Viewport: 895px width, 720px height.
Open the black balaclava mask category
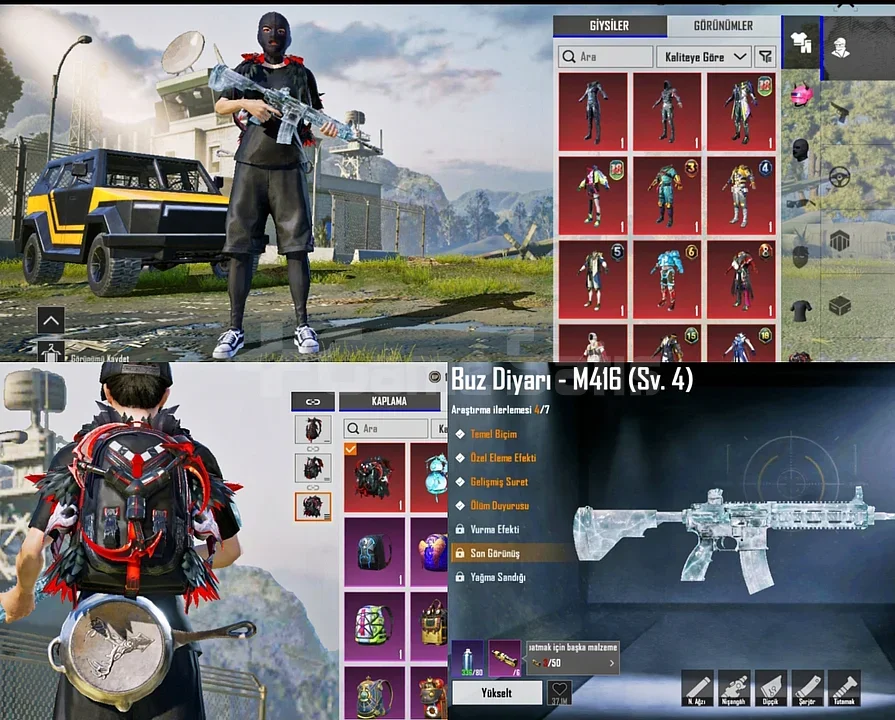[800, 151]
